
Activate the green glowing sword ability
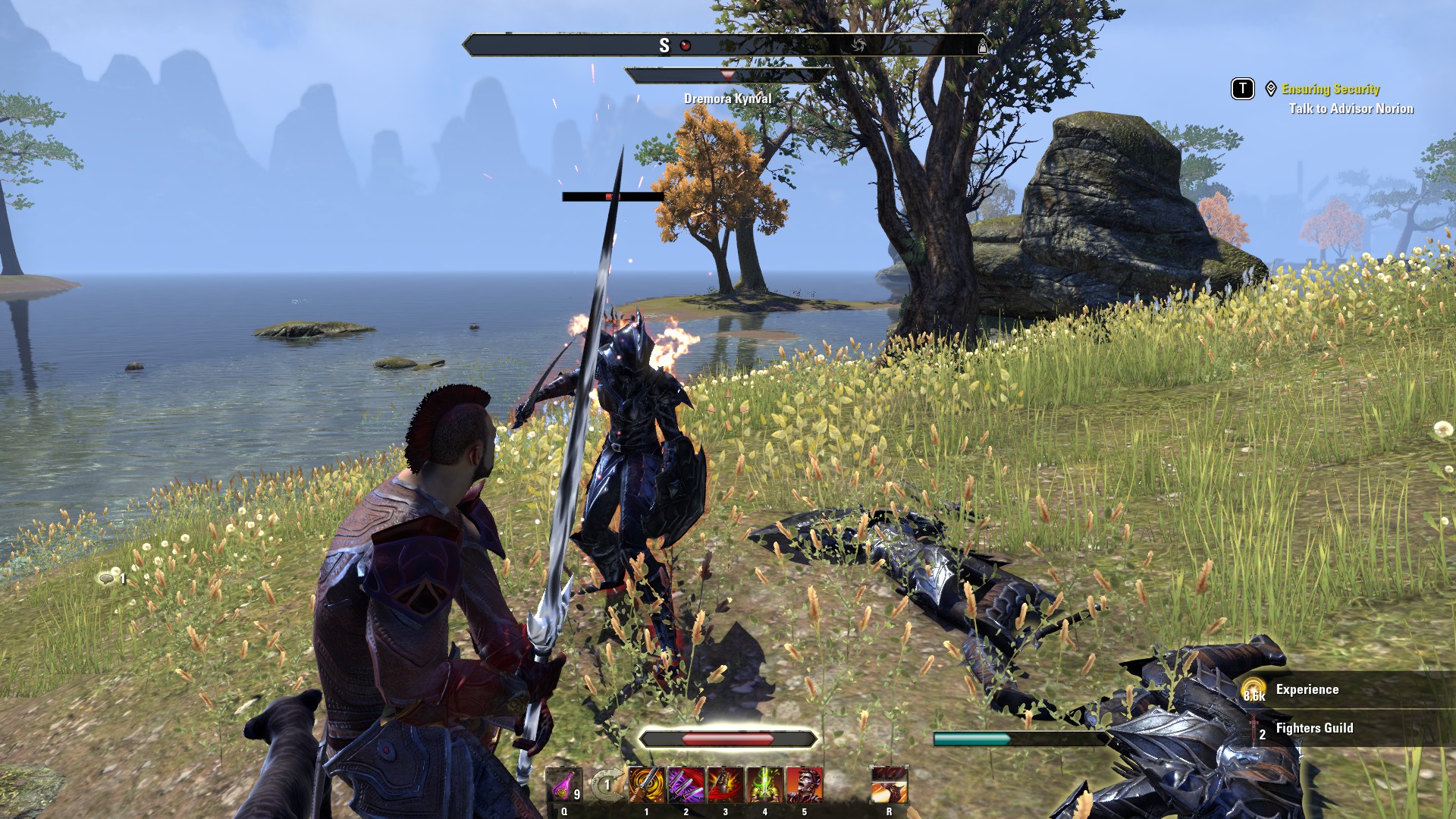(x=765, y=785)
